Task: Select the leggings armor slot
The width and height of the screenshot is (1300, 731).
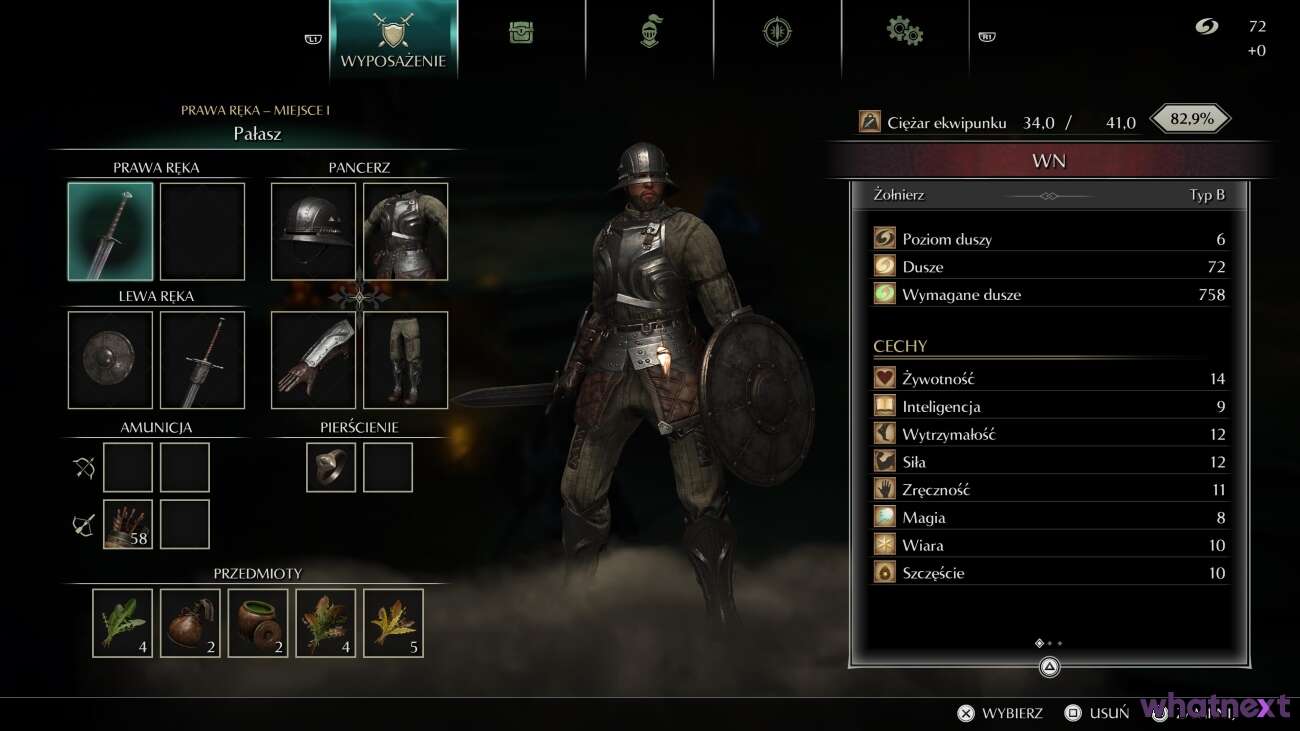Action: [x=406, y=360]
